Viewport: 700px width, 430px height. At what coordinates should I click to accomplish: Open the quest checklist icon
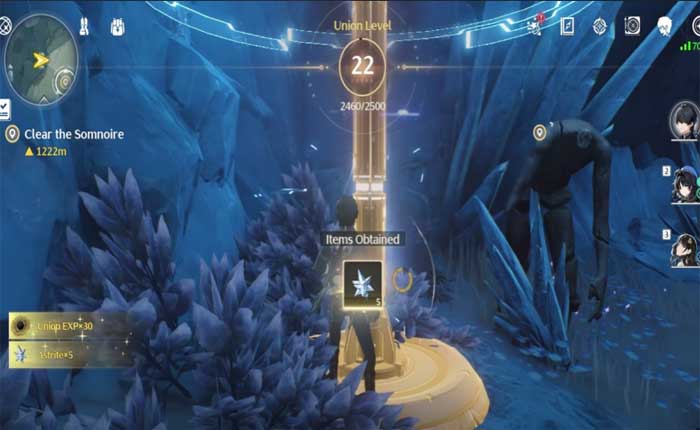pos(5,108)
